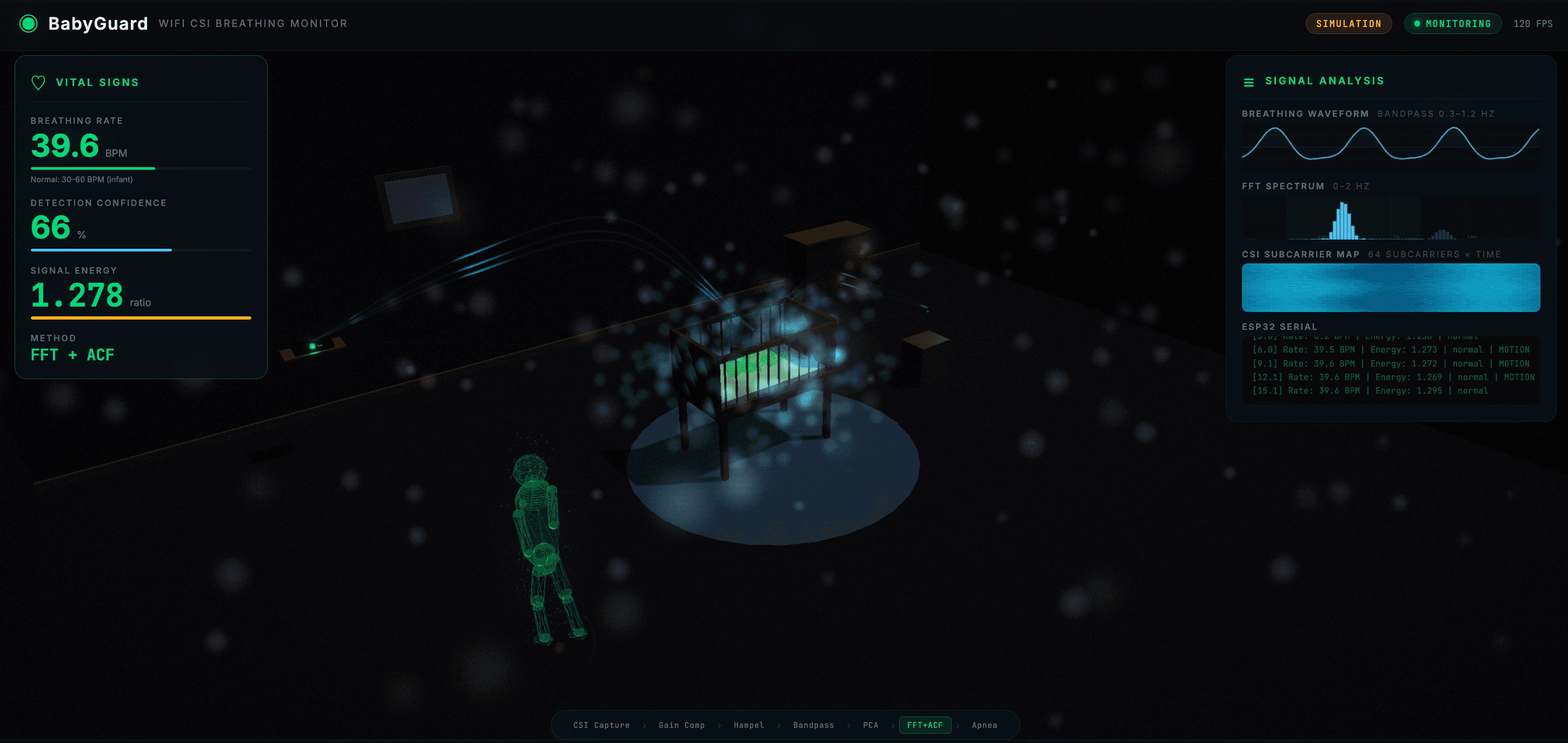
Task: Click the ESP32 serial log panel
Action: point(1390,369)
